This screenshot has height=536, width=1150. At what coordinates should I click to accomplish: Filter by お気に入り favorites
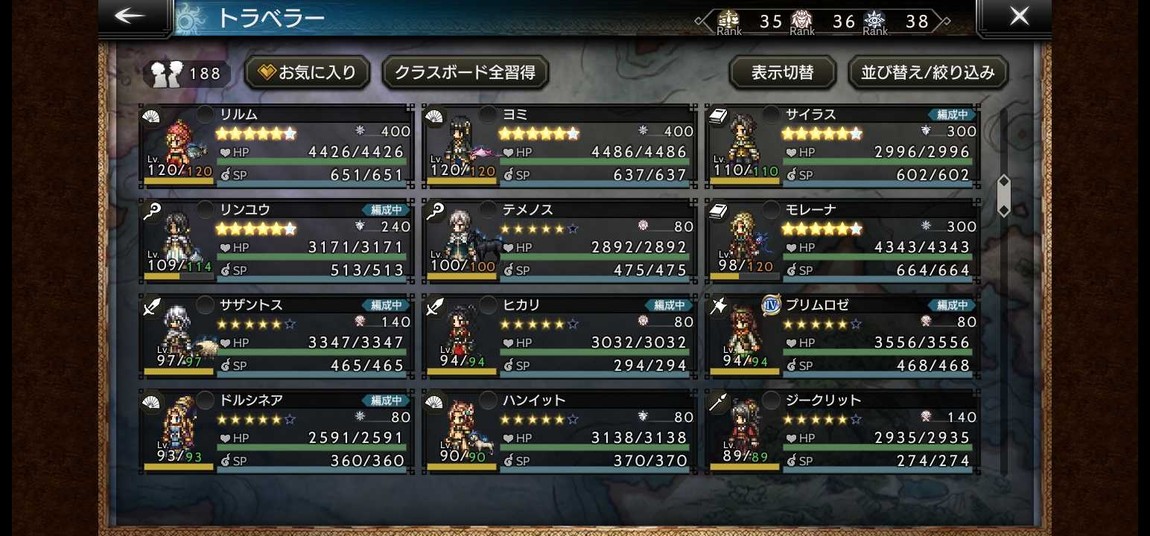[x=307, y=73]
